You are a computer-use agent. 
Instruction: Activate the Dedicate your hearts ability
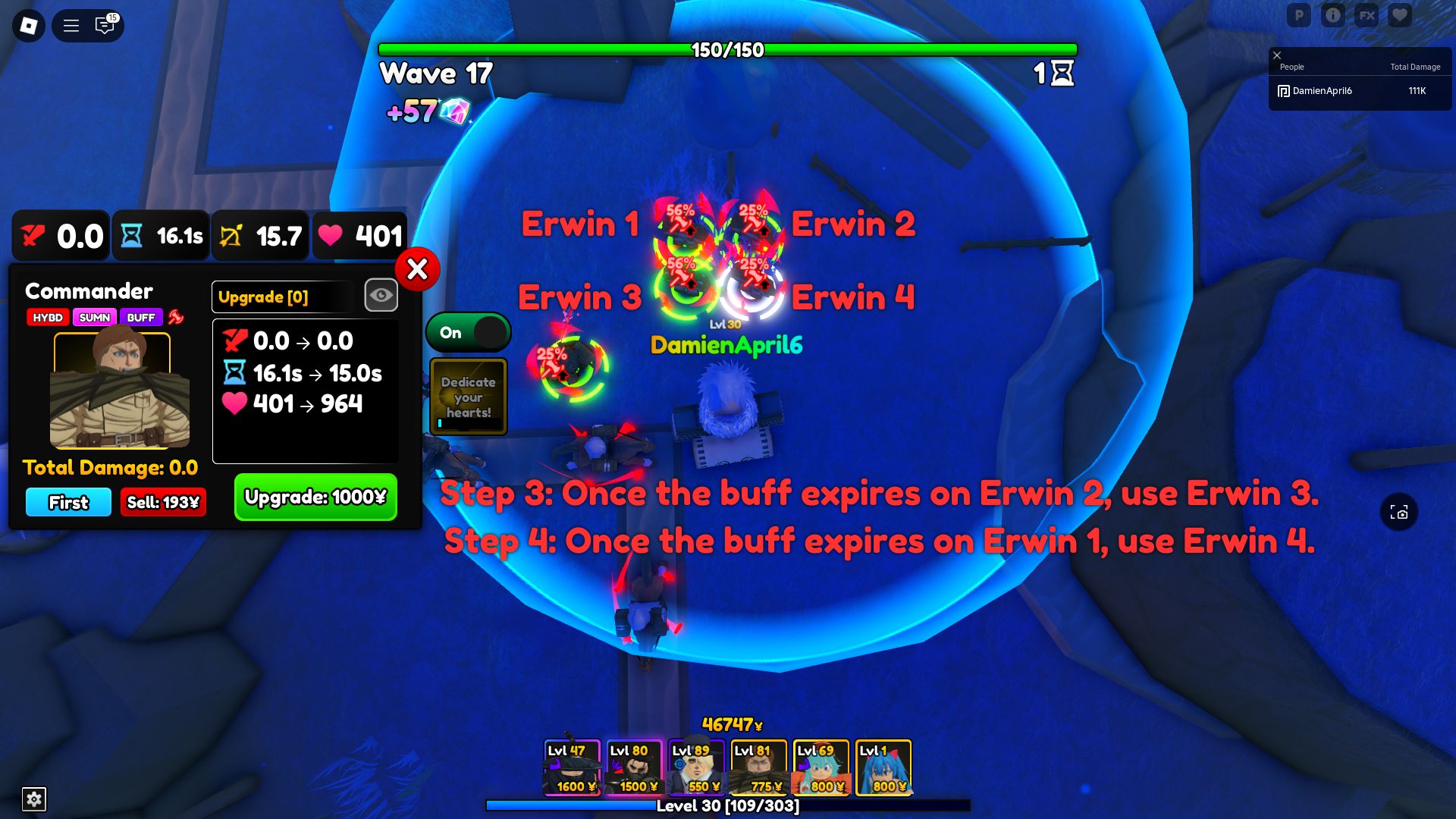coord(468,395)
